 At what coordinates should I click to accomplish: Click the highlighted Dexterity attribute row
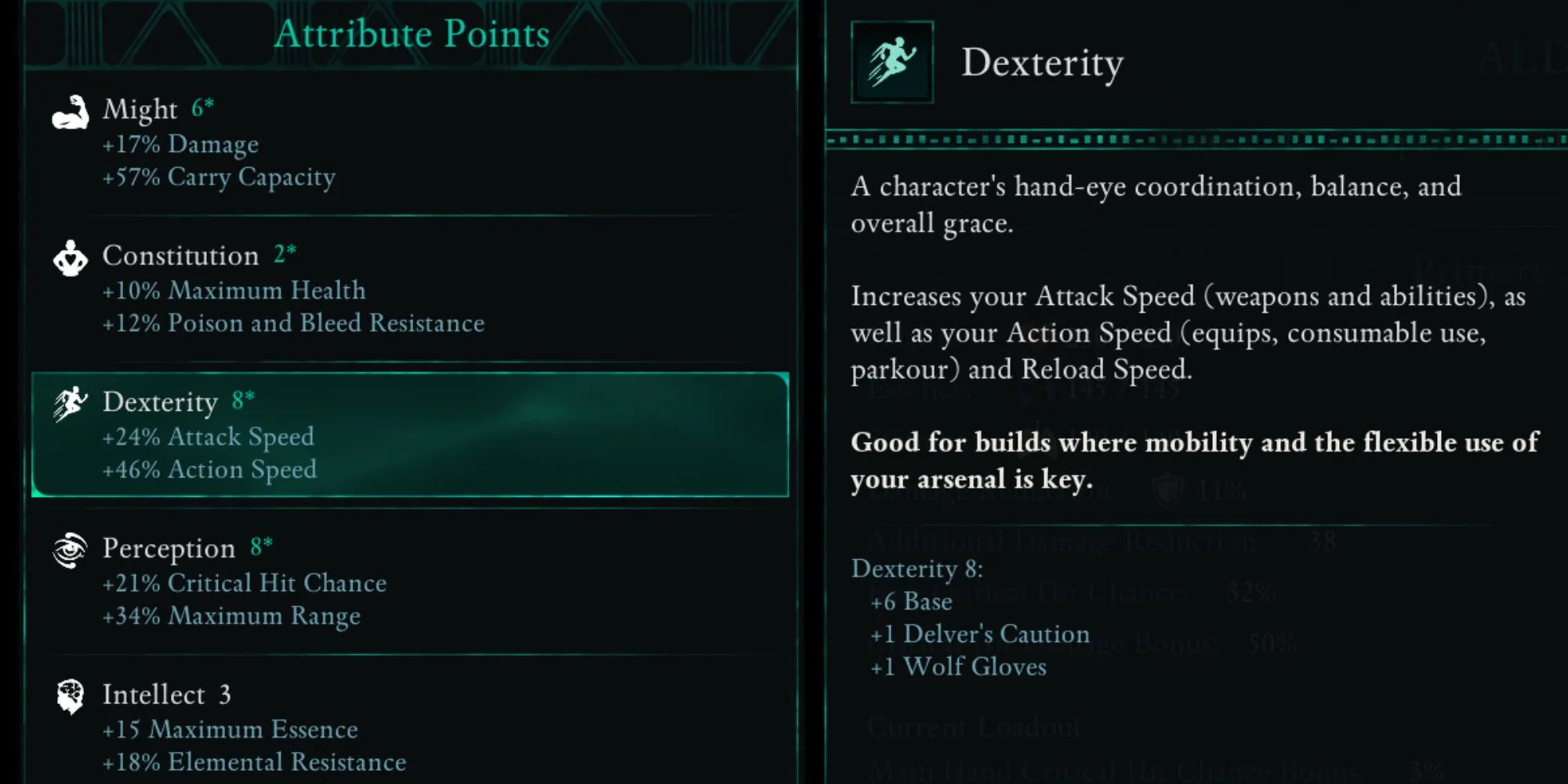coord(409,435)
